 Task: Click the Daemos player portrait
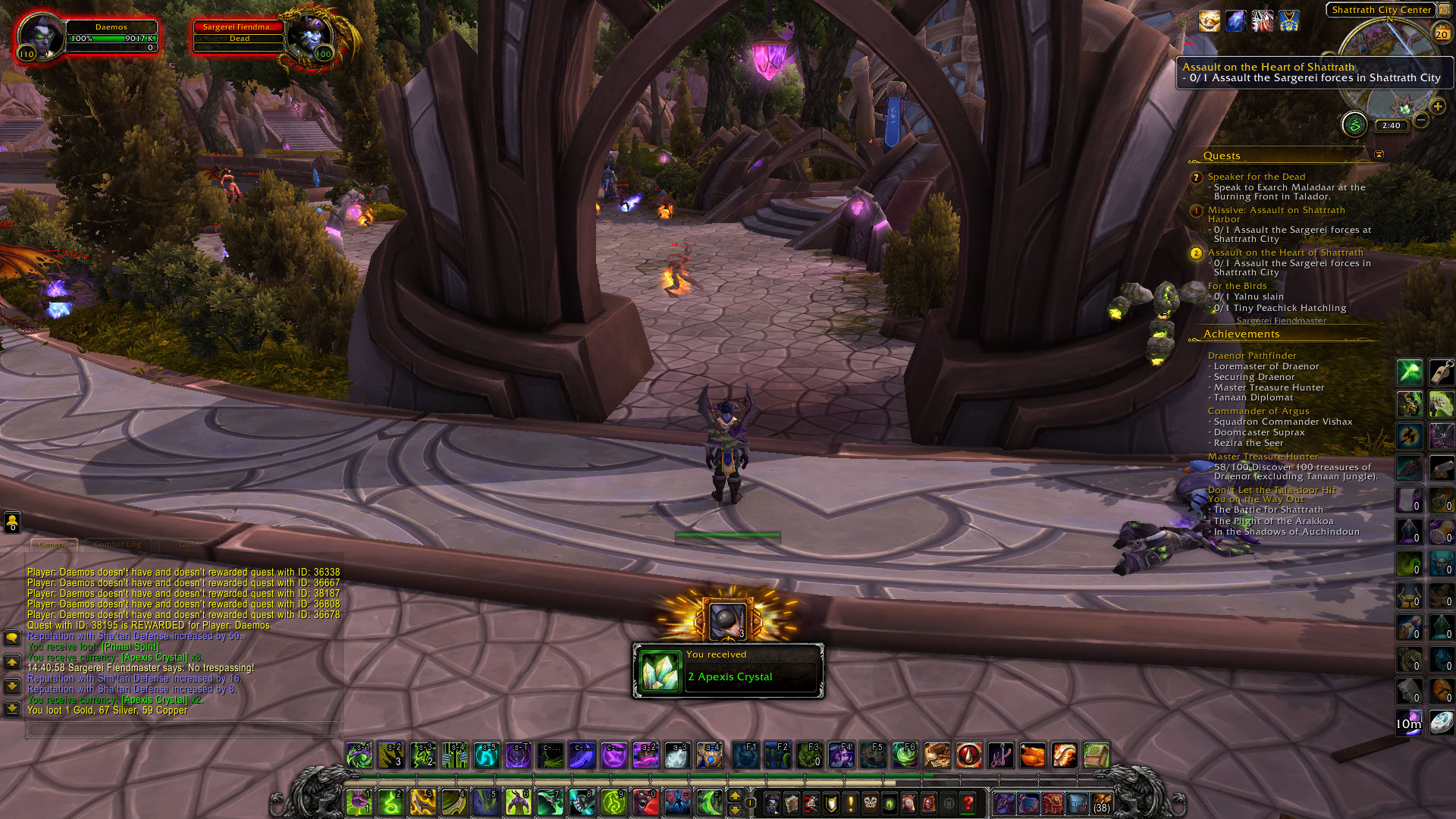click(x=40, y=35)
